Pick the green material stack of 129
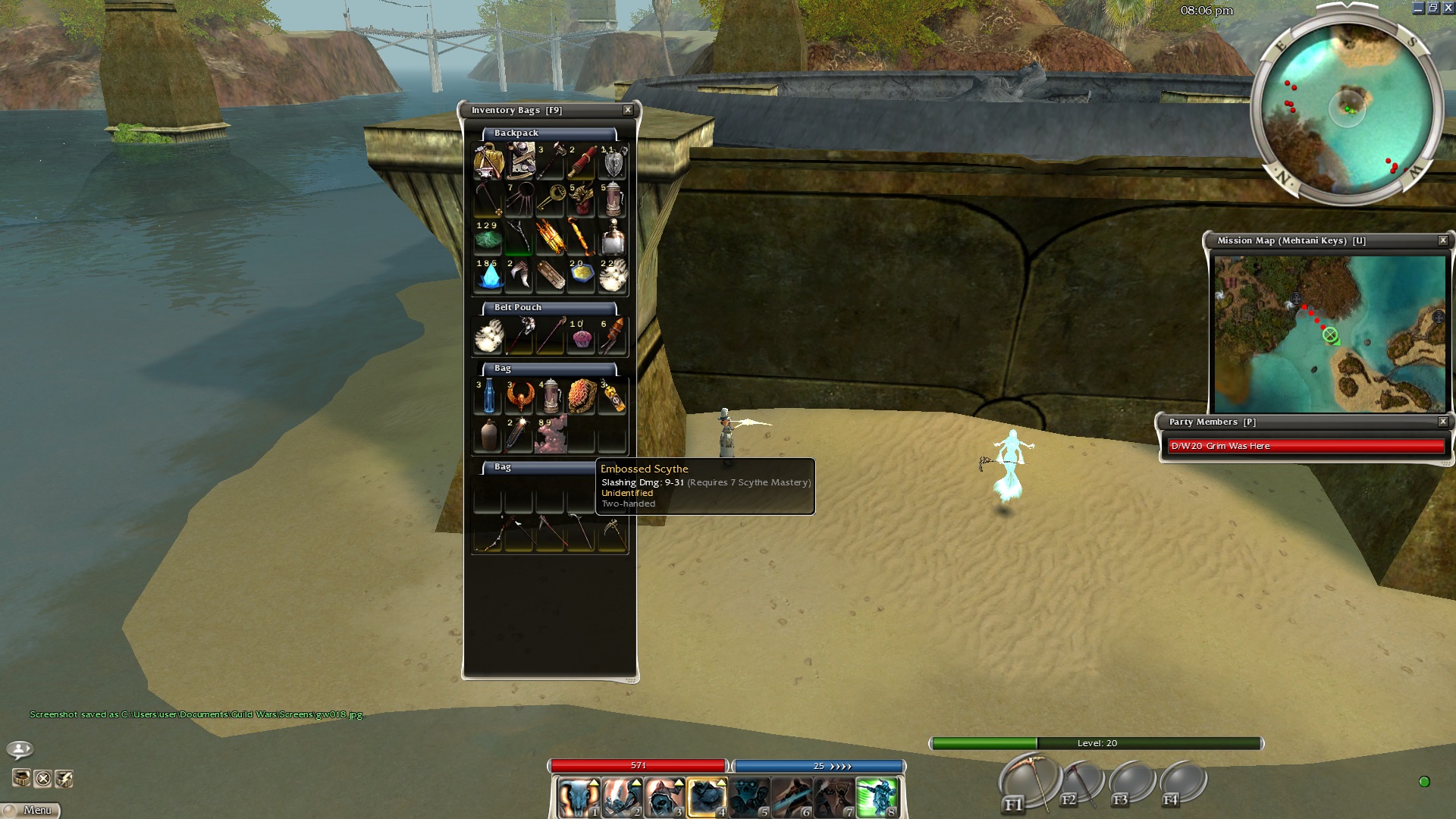Viewport: 1456px width, 819px height. pyautogui.click(x=488, y=238)
